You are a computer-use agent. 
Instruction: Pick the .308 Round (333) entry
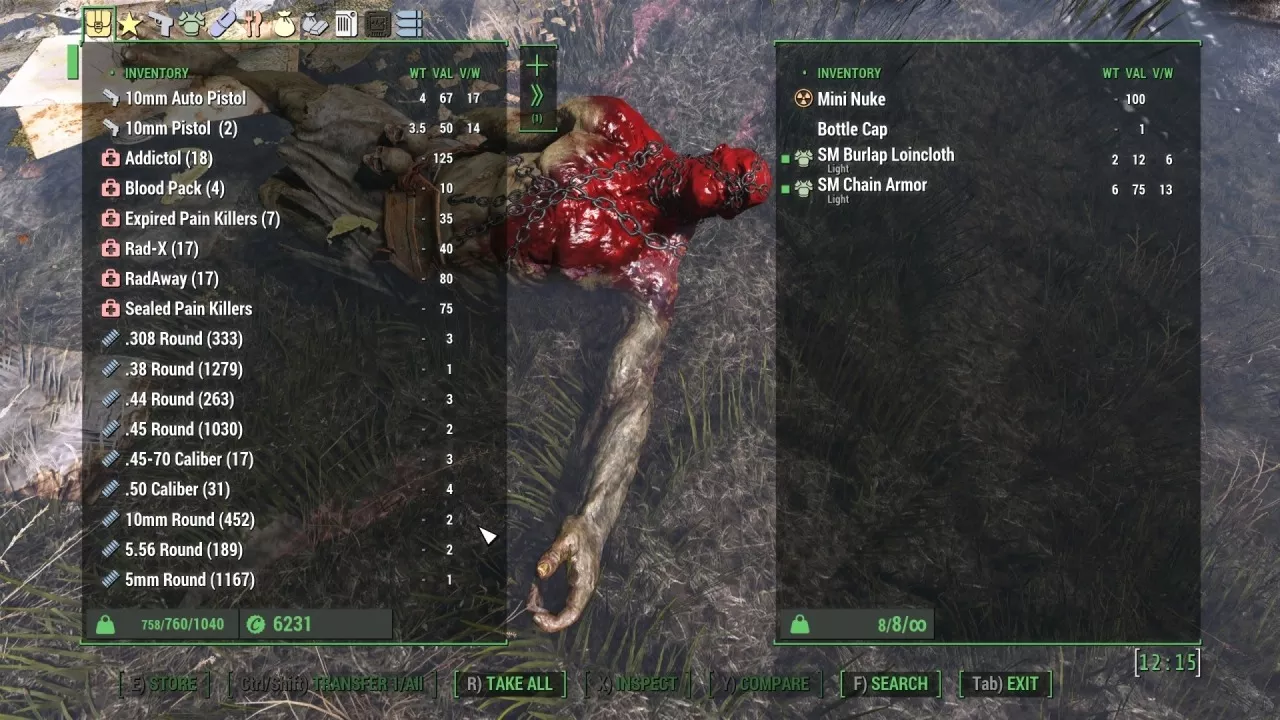coord(183,338)
